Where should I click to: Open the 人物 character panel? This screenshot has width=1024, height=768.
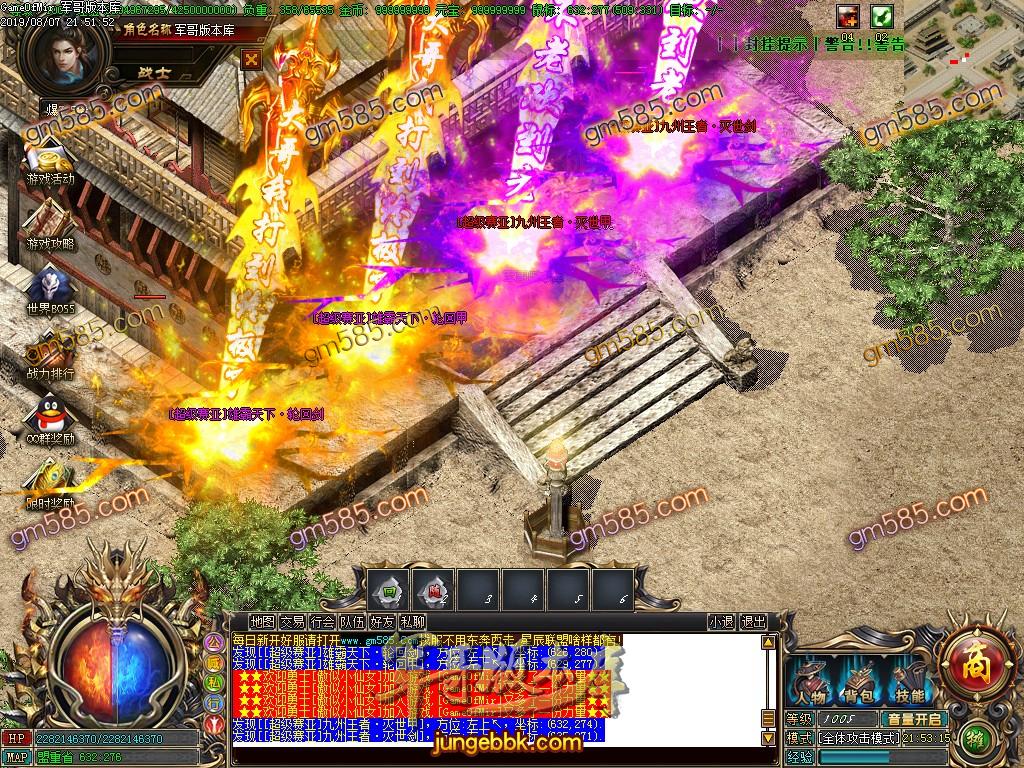(809, 681)
